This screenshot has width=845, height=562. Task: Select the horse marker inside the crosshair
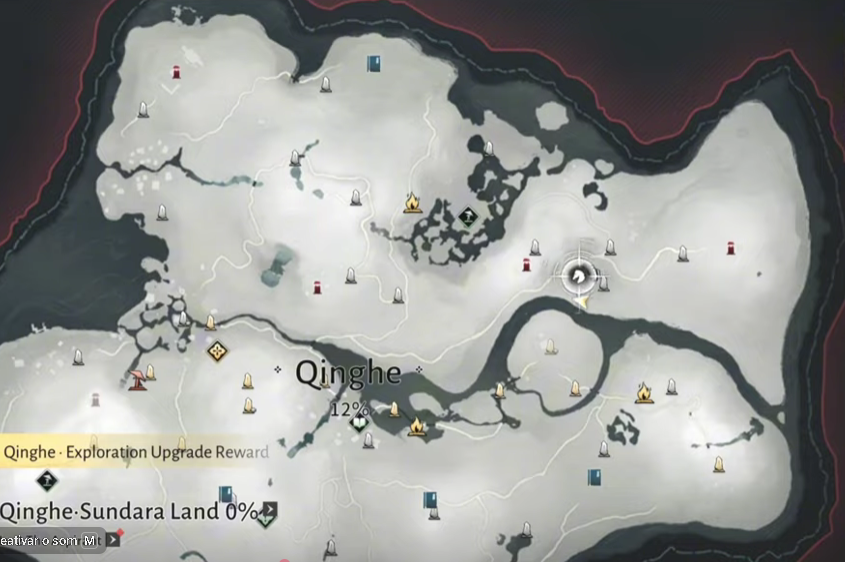coord(579,273)
